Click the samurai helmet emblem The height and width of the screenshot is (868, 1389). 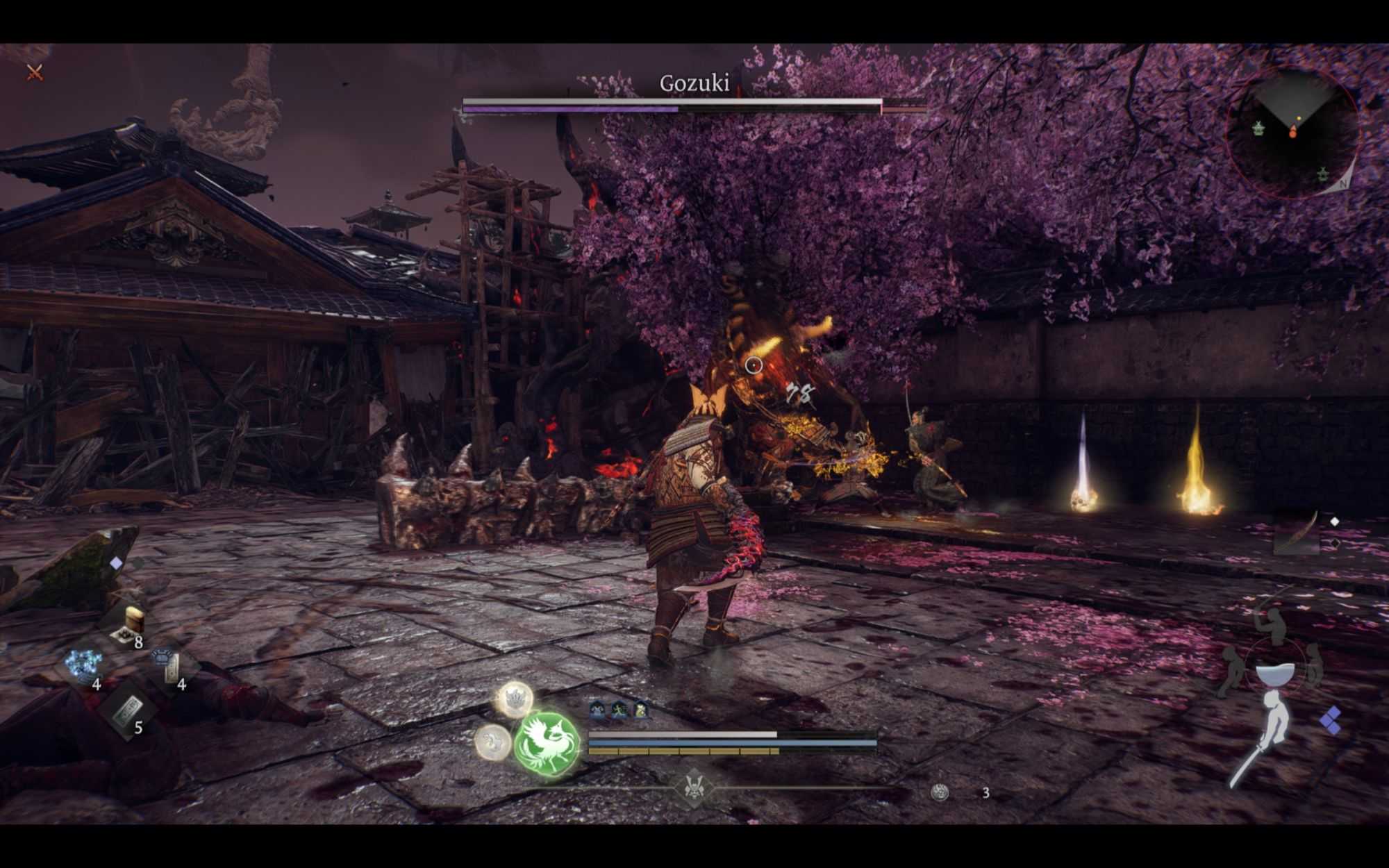point(692,787)
